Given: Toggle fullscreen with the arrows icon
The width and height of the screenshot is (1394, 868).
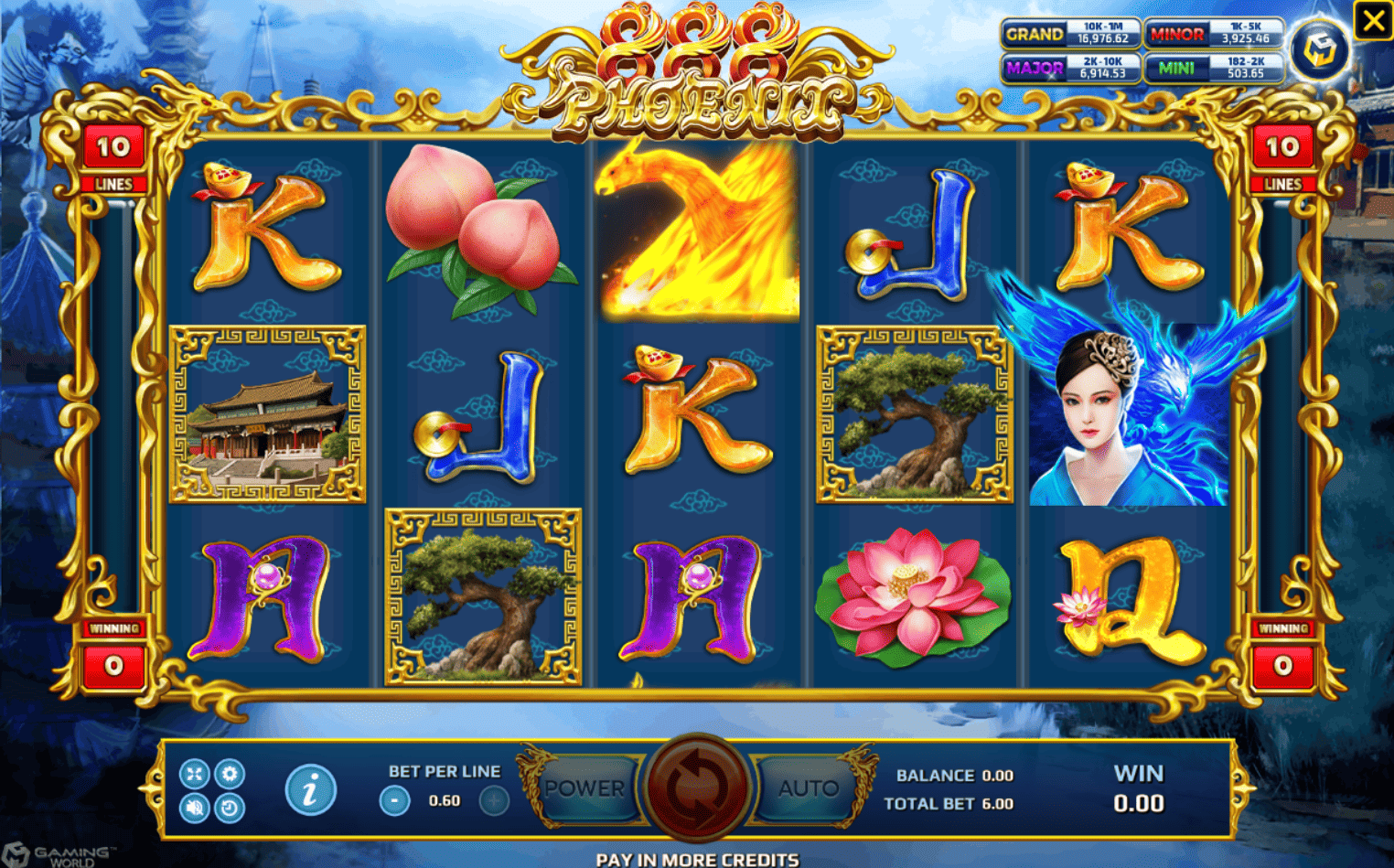Looking at the screenshot, I should pos(194,774).
